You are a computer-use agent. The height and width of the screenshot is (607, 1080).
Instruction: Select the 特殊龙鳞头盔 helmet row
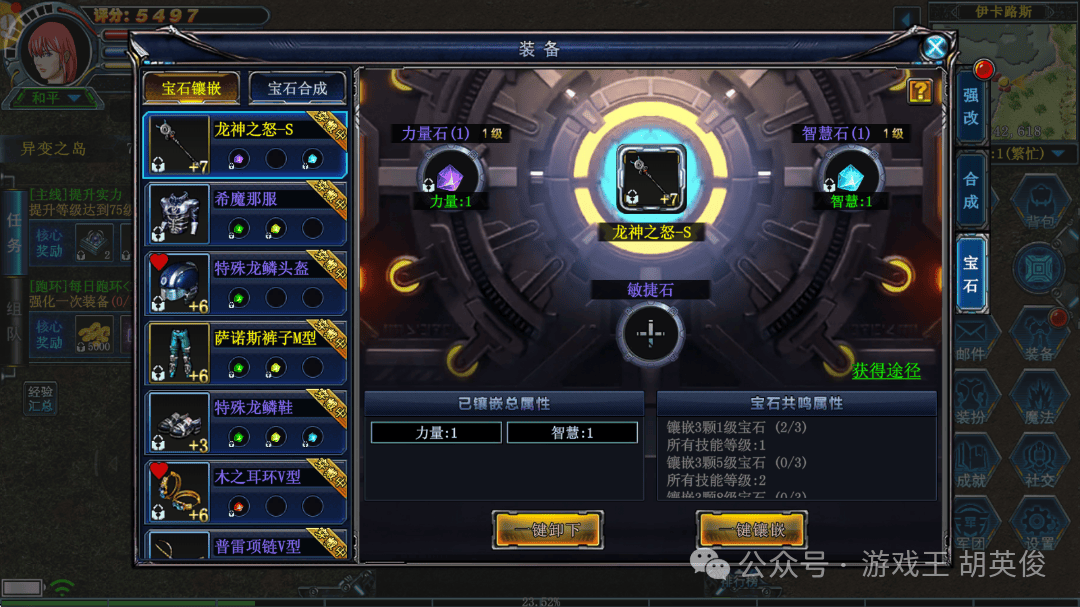coord(246,284)
